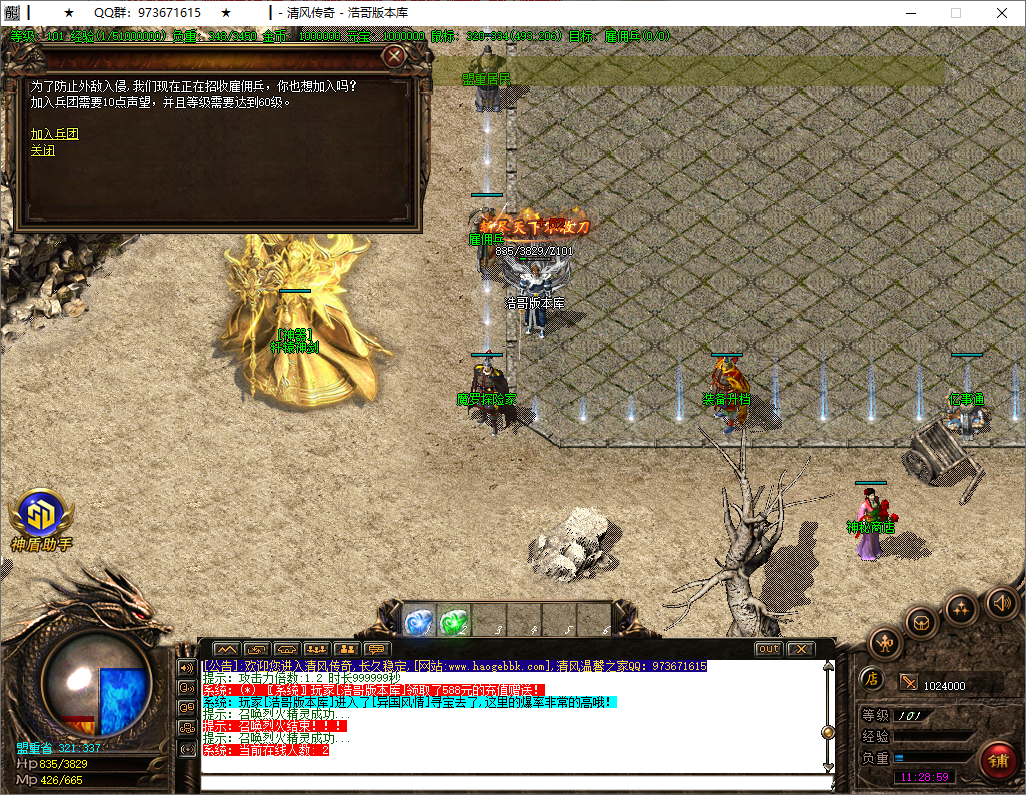
Task: Open the 神盾助手 assistant icon
Action: [41, 515]
